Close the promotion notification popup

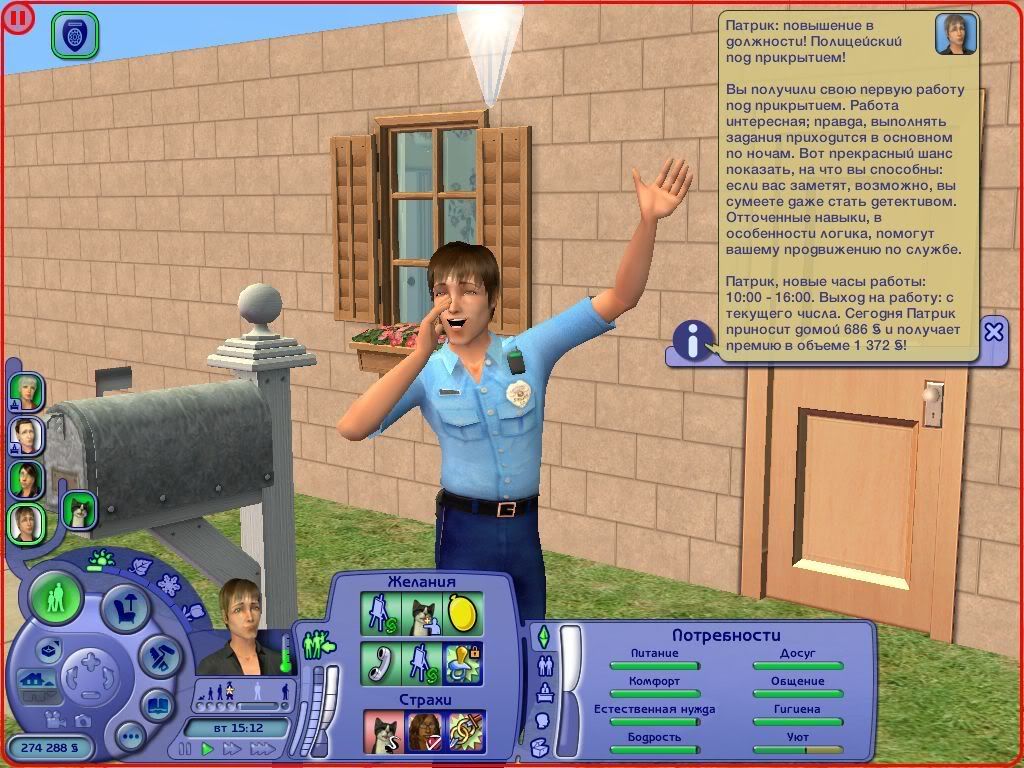click(x=993, y=332)
